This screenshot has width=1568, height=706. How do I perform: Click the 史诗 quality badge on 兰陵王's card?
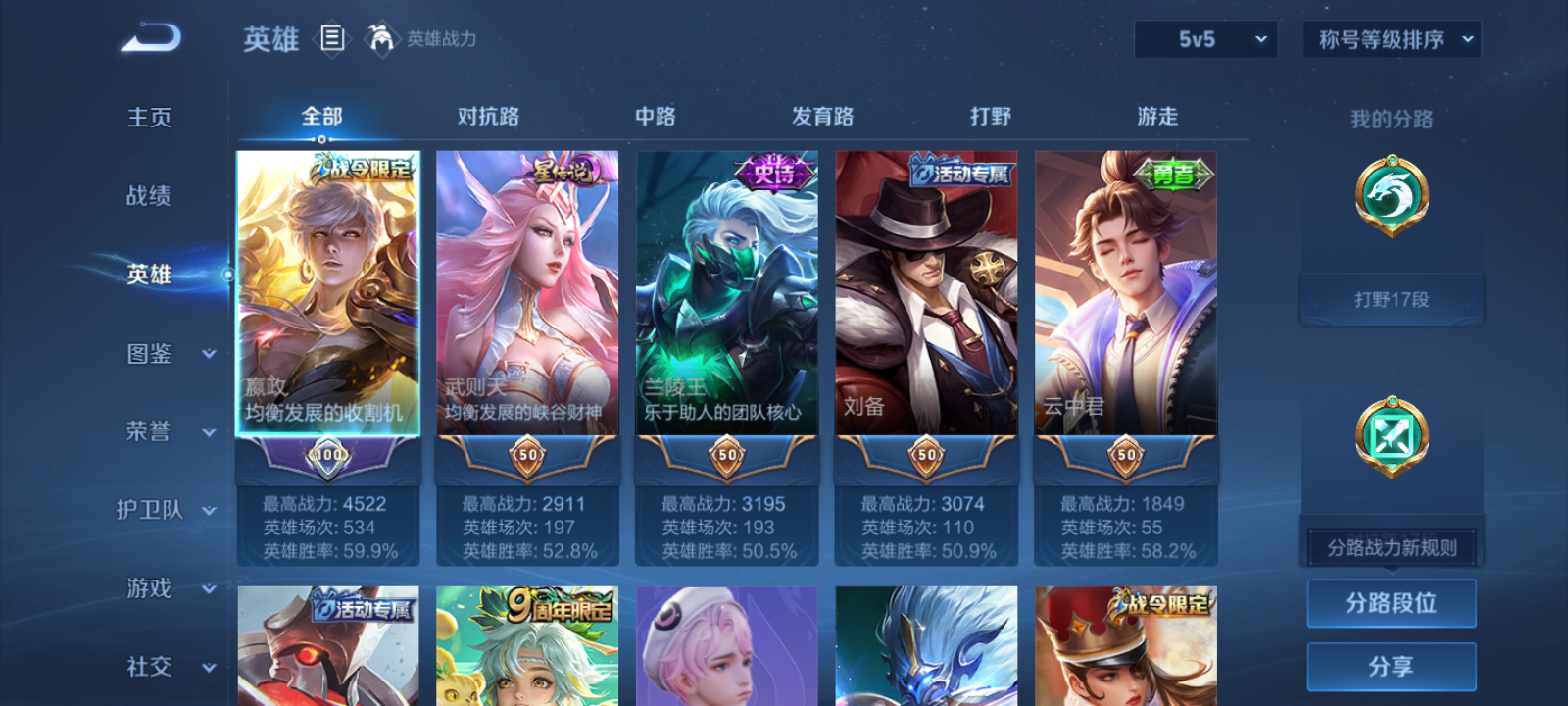tap(773, 171)
